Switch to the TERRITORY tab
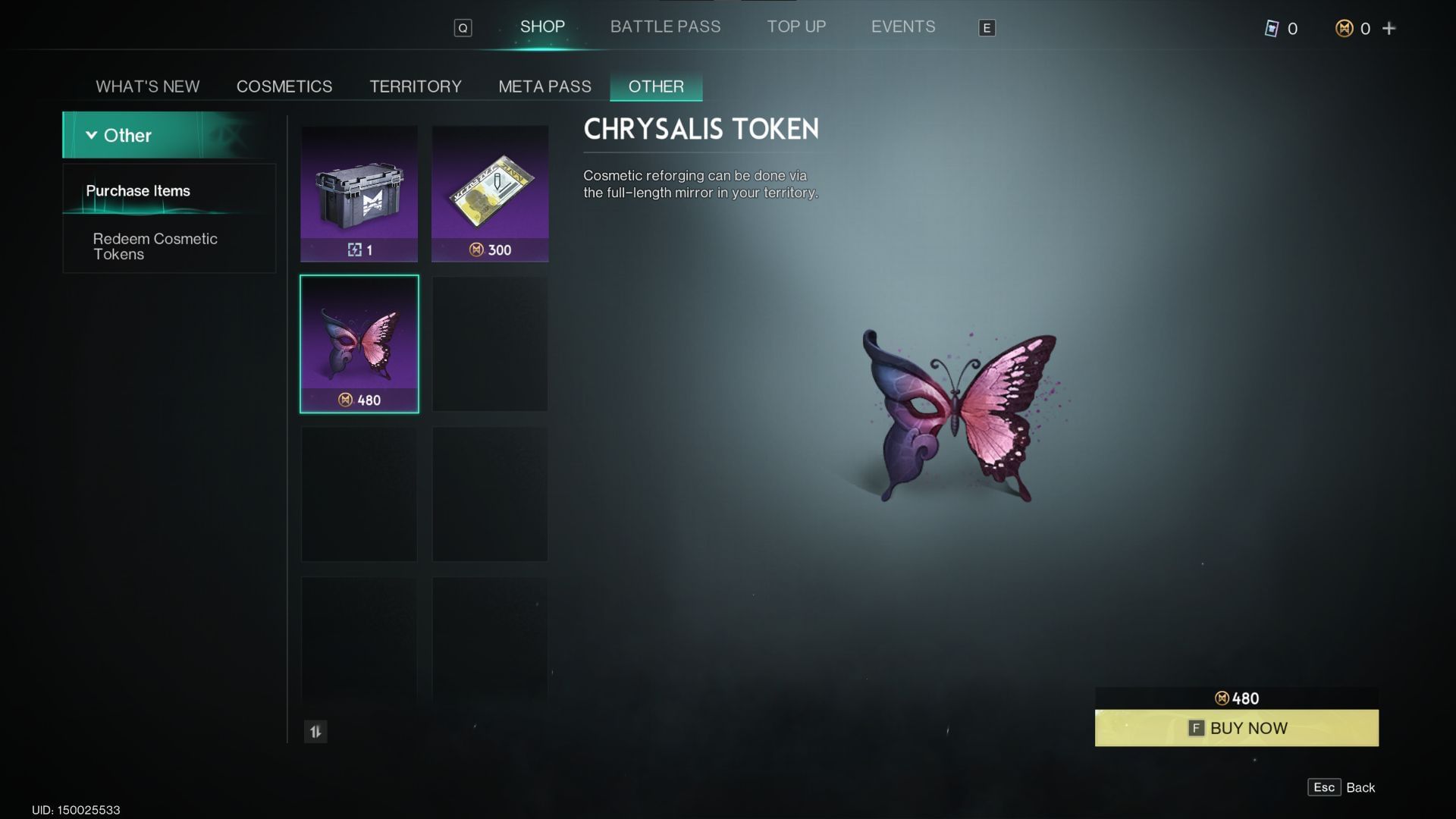The image size is (1456, 819). 416,86
